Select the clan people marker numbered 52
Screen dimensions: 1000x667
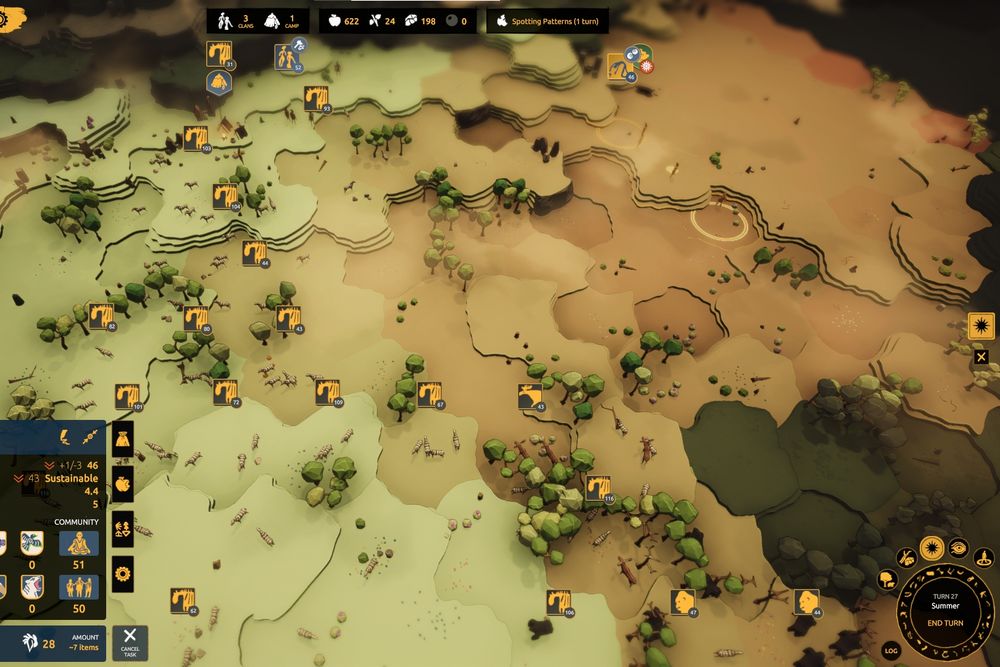(x=289, y=58)
